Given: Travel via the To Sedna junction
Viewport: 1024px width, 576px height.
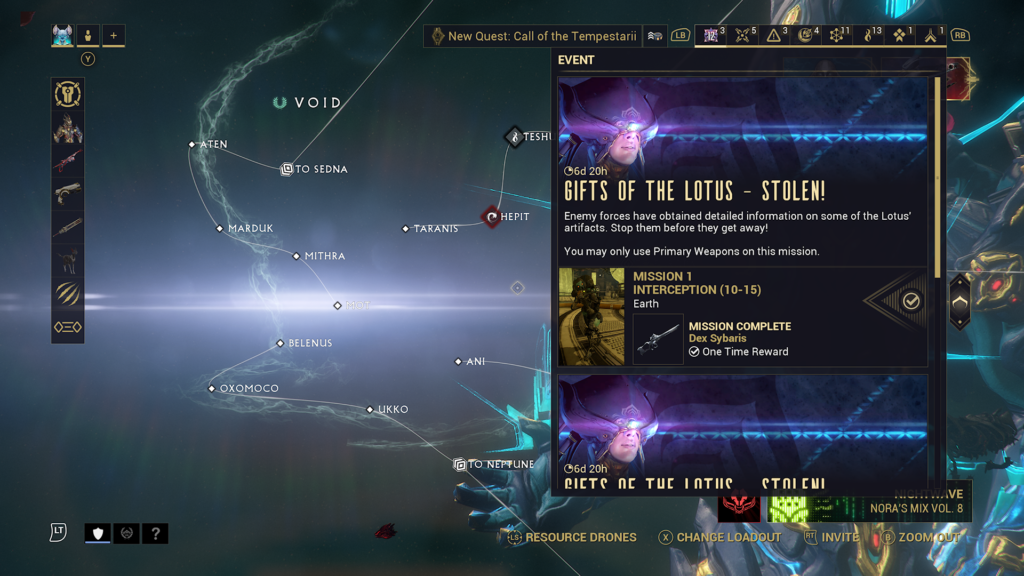Looking at the screenshot, I should click(x=286, y=170).
